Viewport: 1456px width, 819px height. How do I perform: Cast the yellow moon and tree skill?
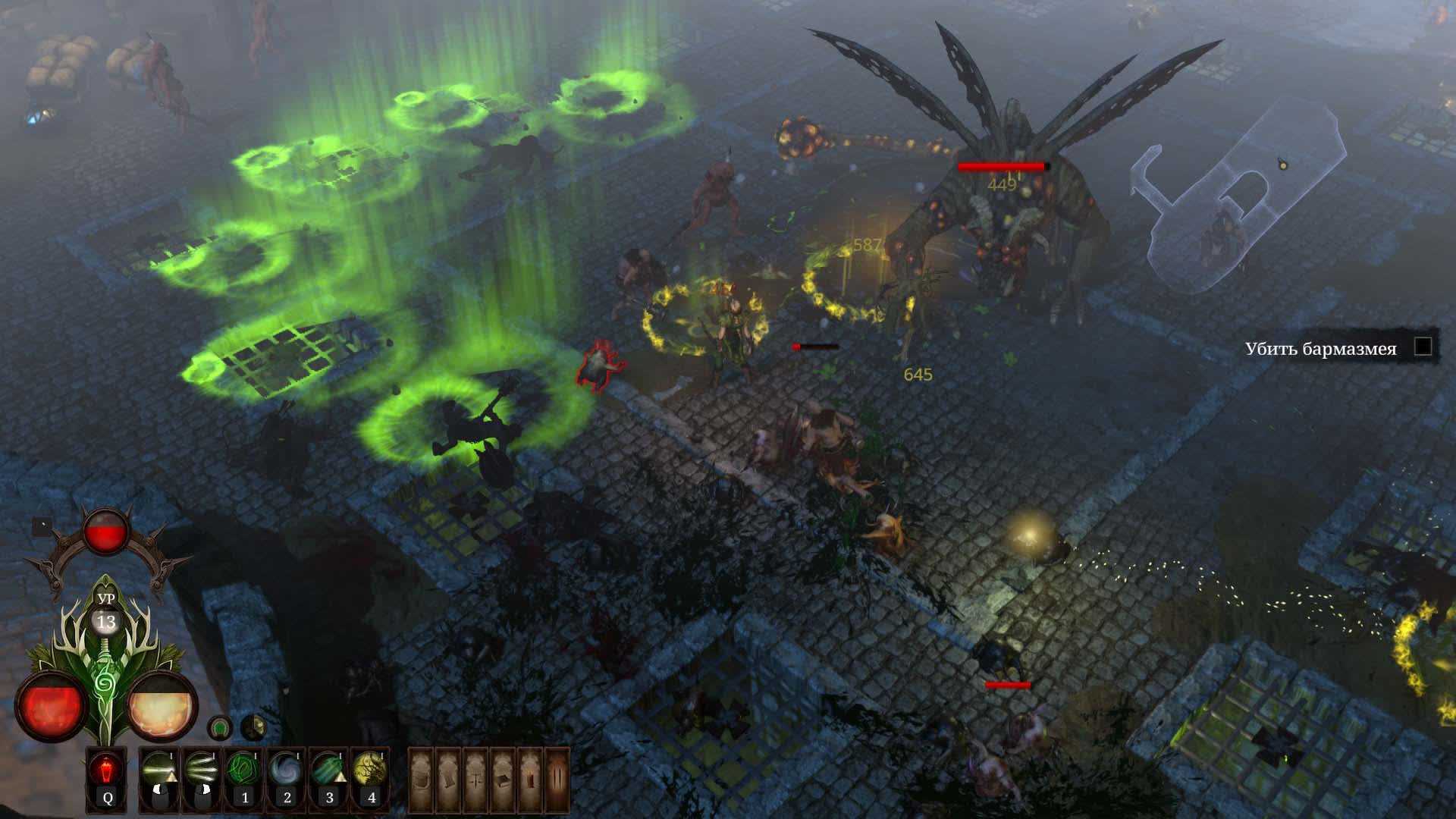pyautogui.click(x=372, y=769)
